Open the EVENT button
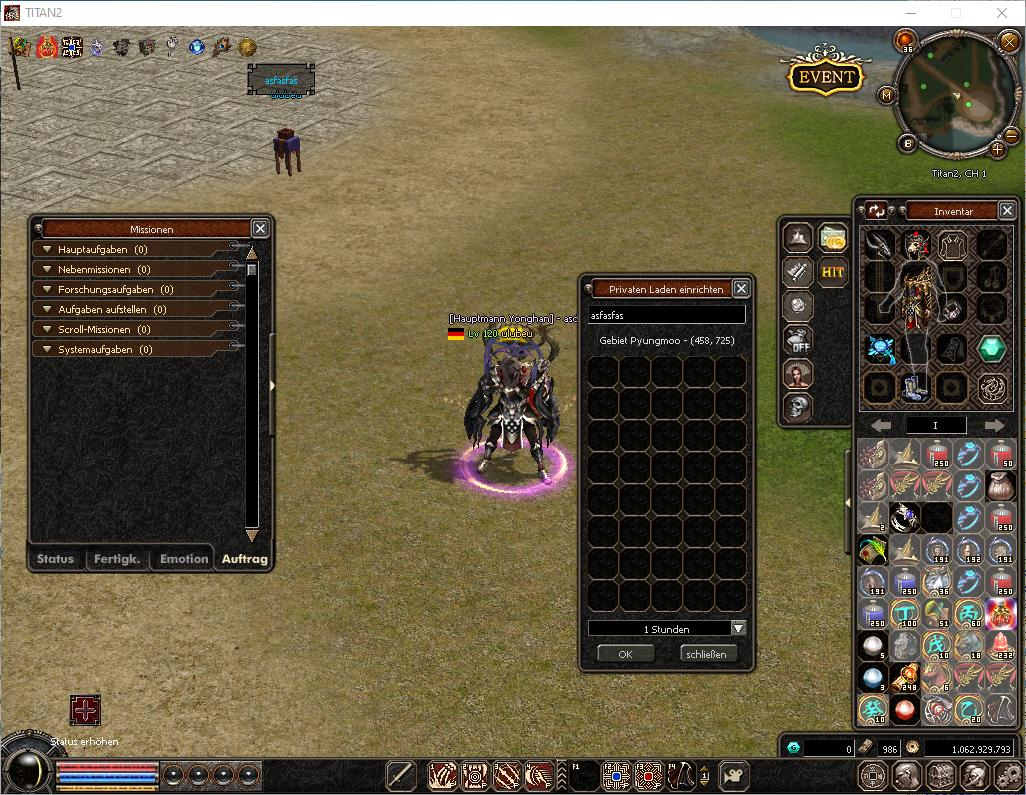 [826, 76]
